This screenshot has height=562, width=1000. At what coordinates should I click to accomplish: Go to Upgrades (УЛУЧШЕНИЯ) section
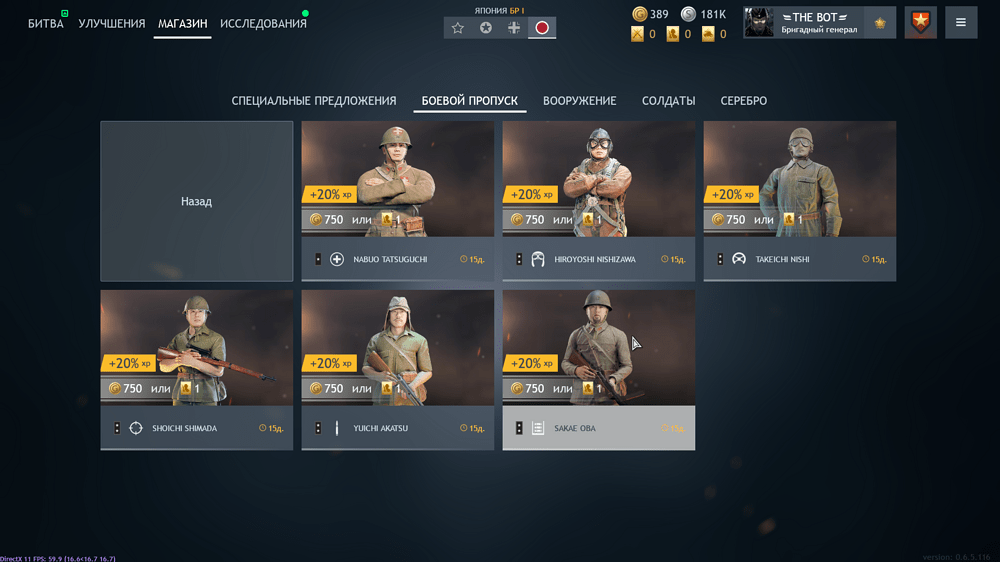pos(111,23)
